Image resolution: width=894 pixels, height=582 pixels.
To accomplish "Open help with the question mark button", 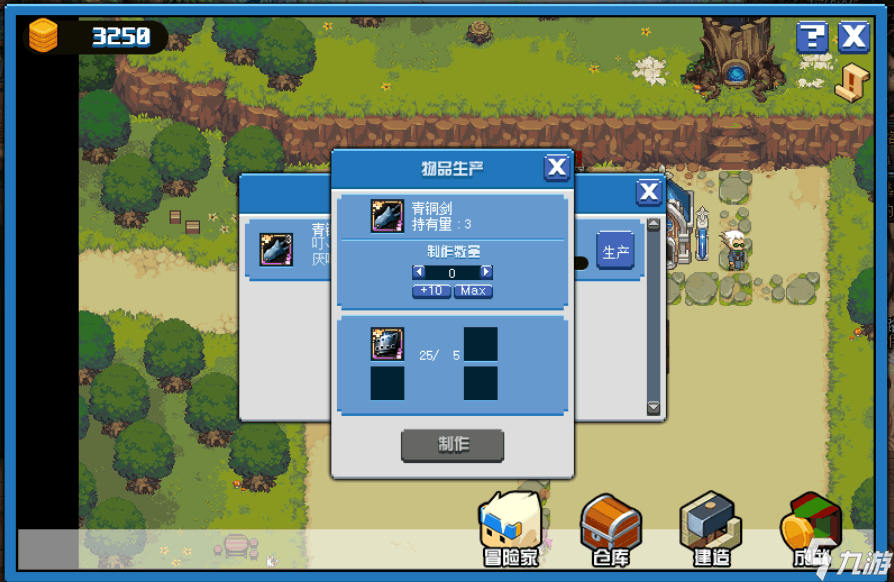I will [812, 38].
